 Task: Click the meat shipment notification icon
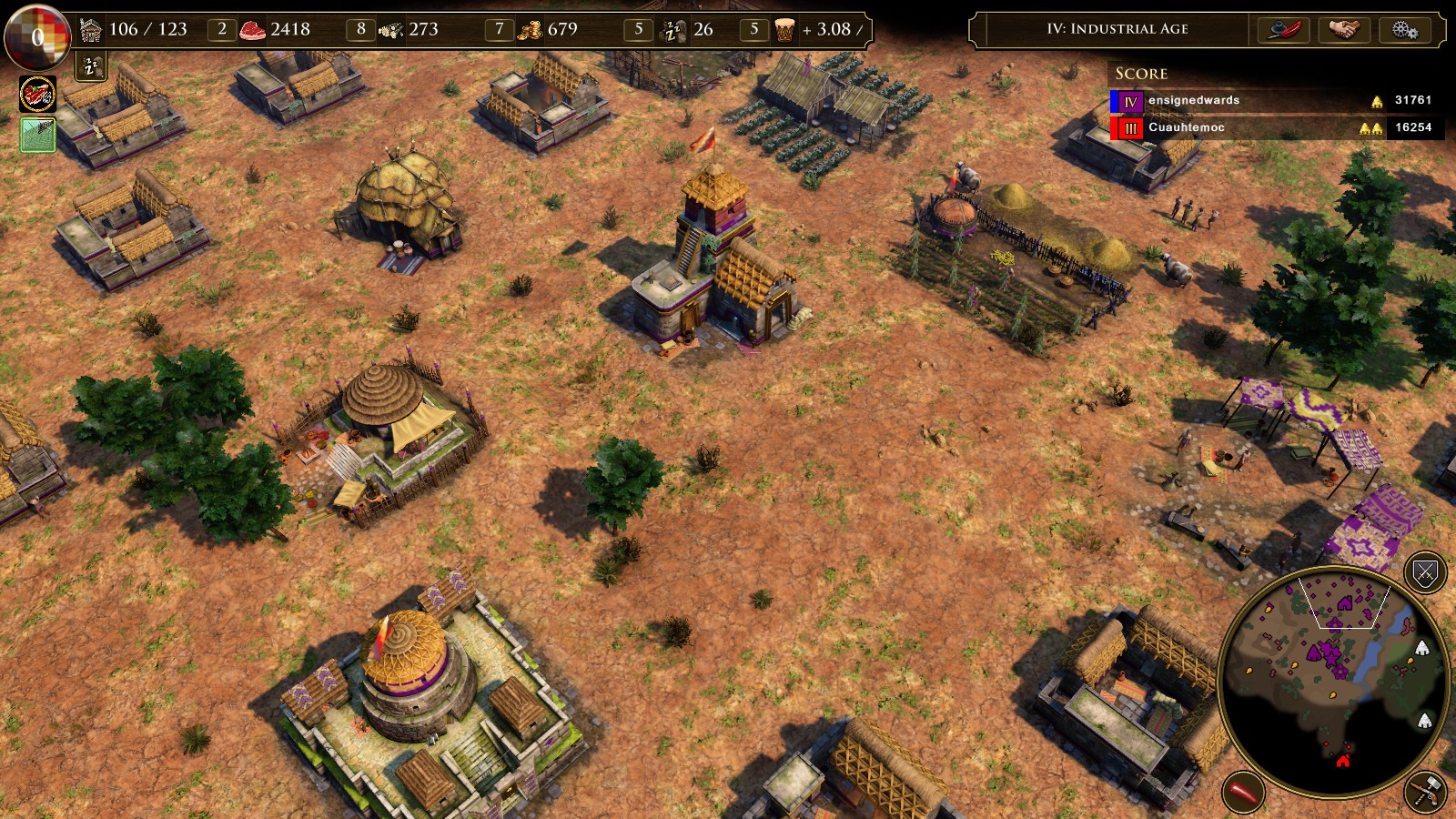[37, 94]
